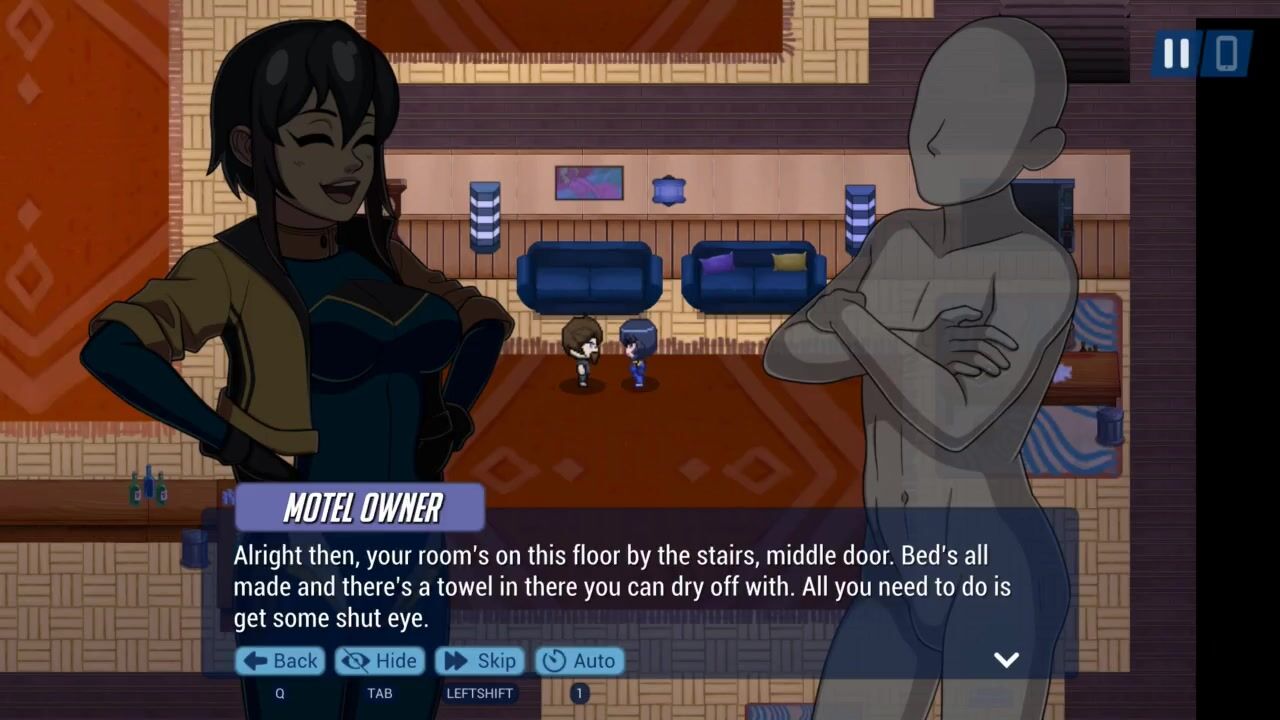
Task: Advance dialogue with the down arrow
Action: [1006, 659]
